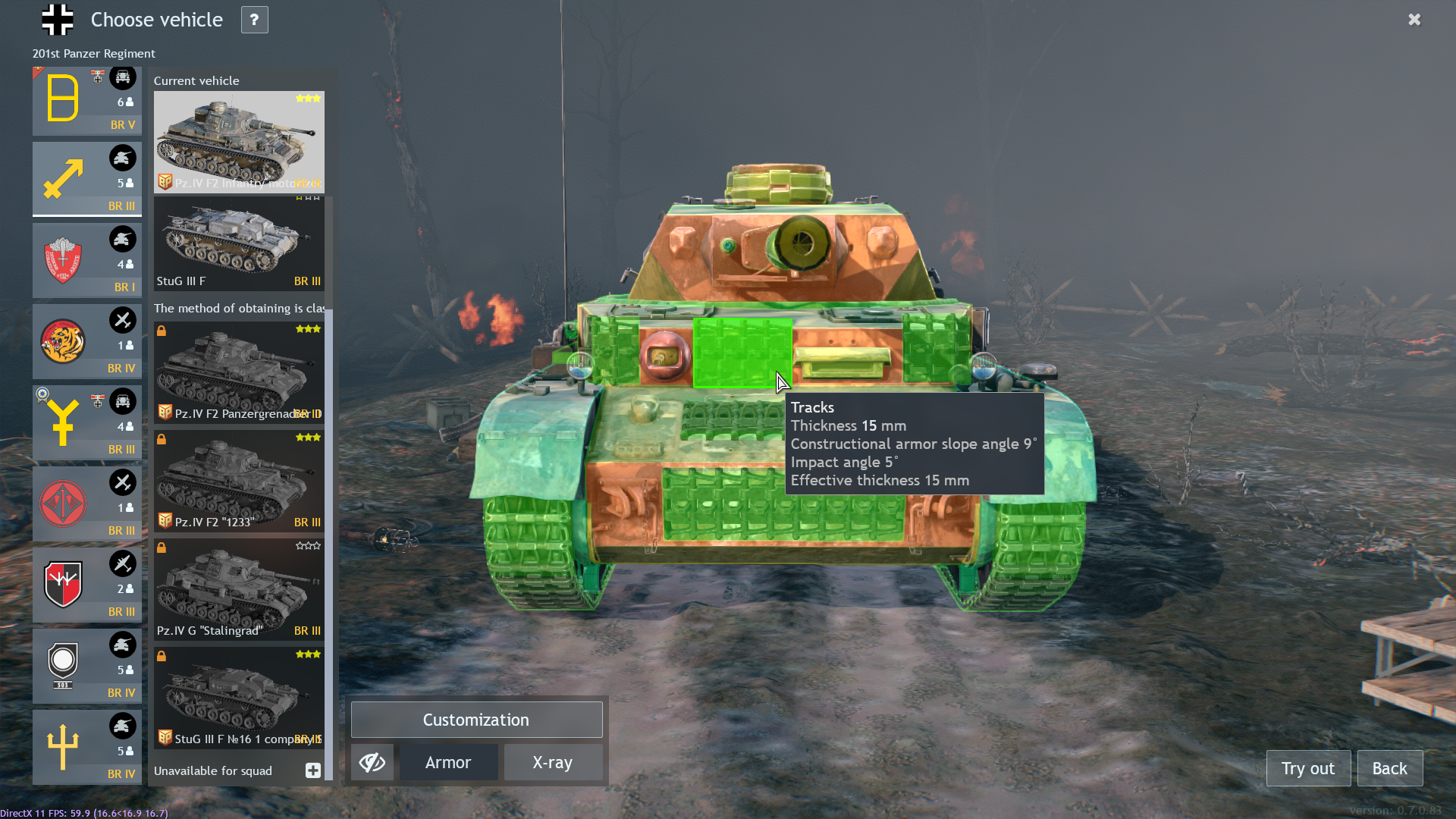Expand the Unavailable for squad section
1456x819 pixels.
pos(312,770)
